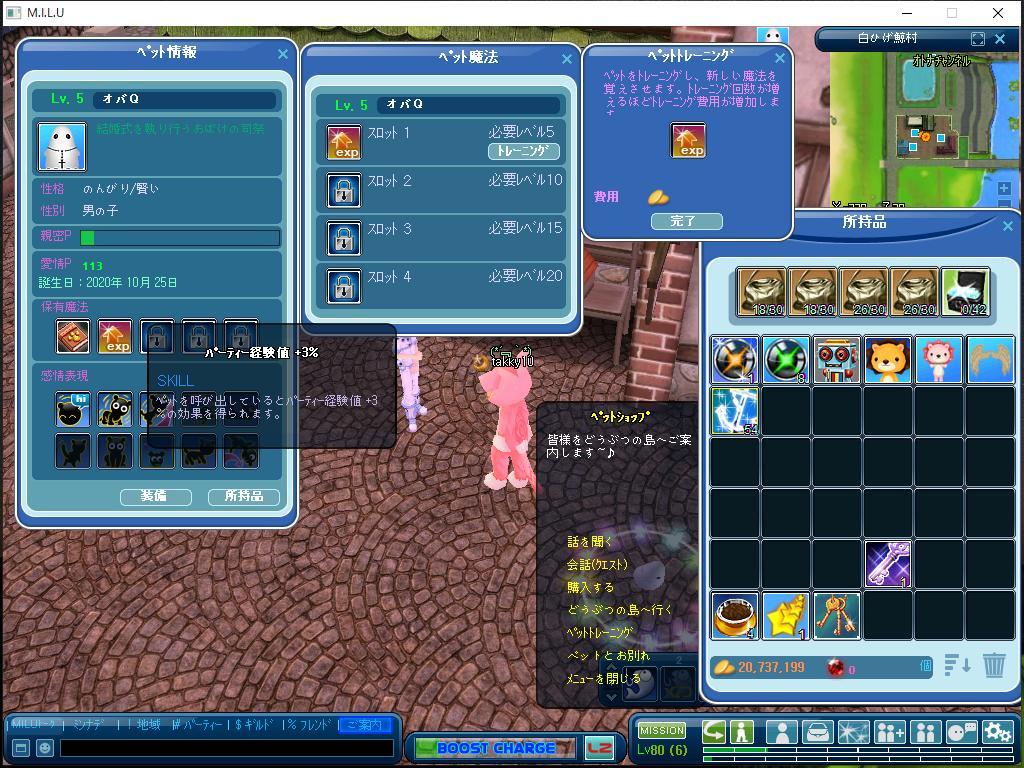The image size is (1024, 768).
Task: Open the MISSION button
Action: tap(662, 731)
